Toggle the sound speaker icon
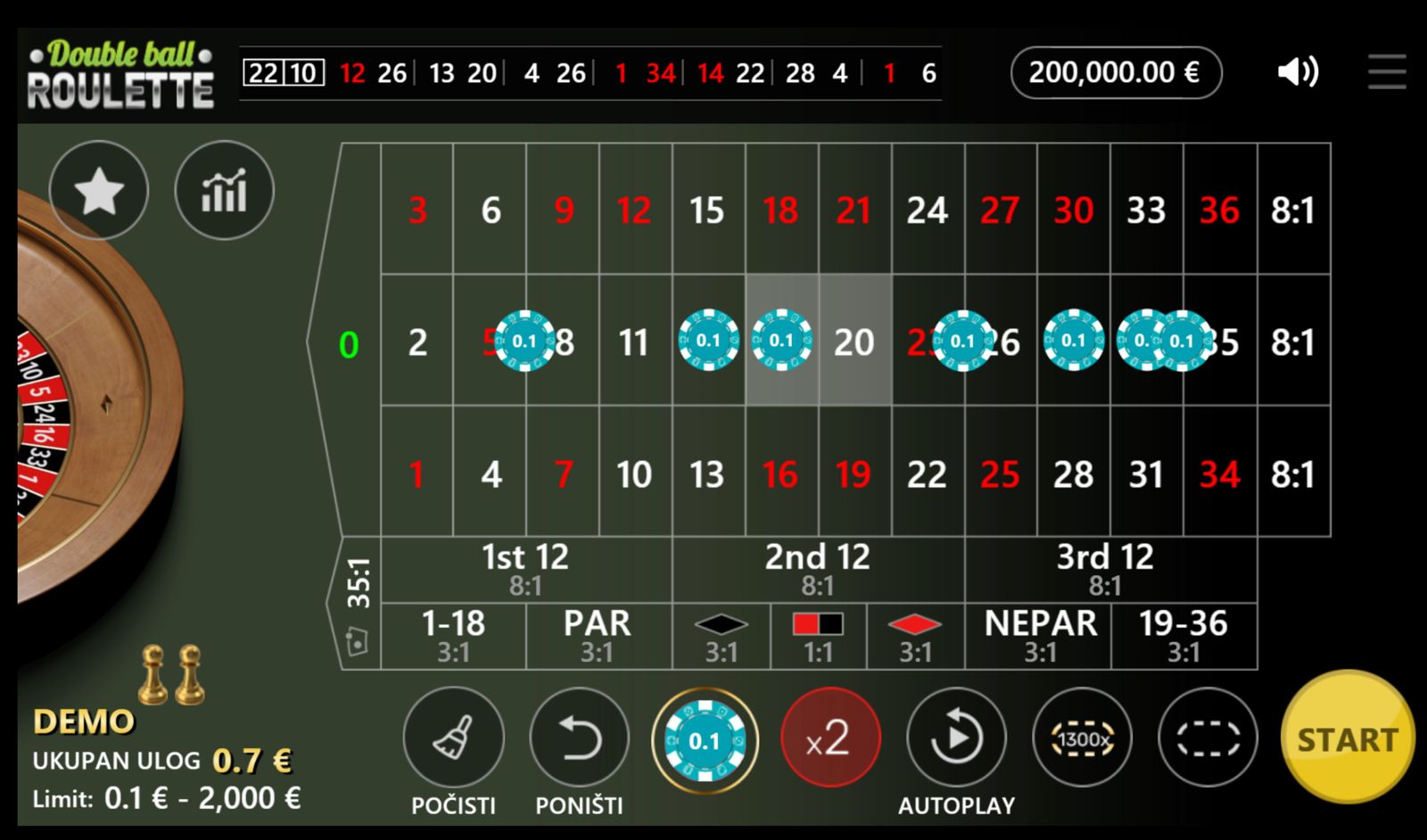 1298,71
